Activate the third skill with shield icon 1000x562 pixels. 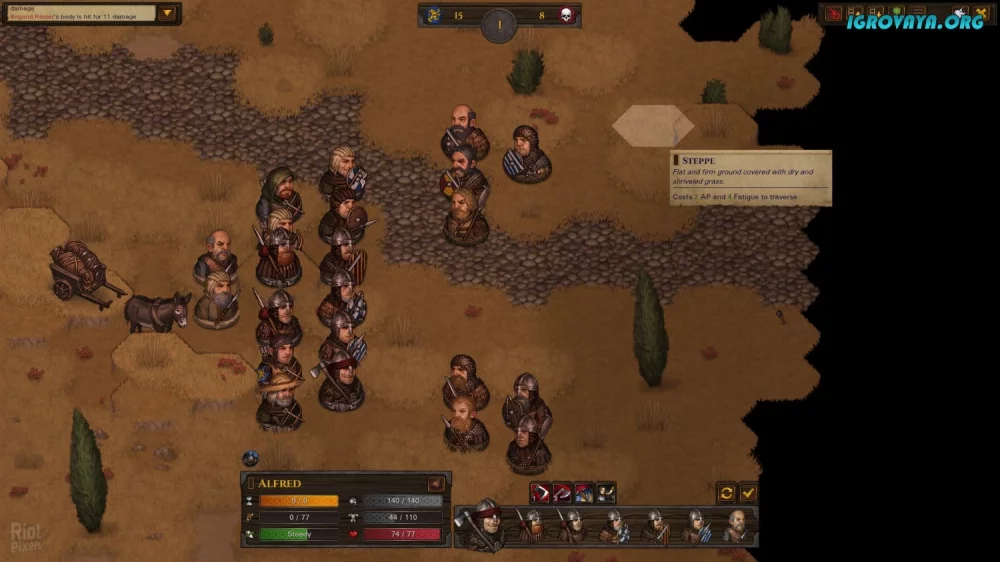584,493
